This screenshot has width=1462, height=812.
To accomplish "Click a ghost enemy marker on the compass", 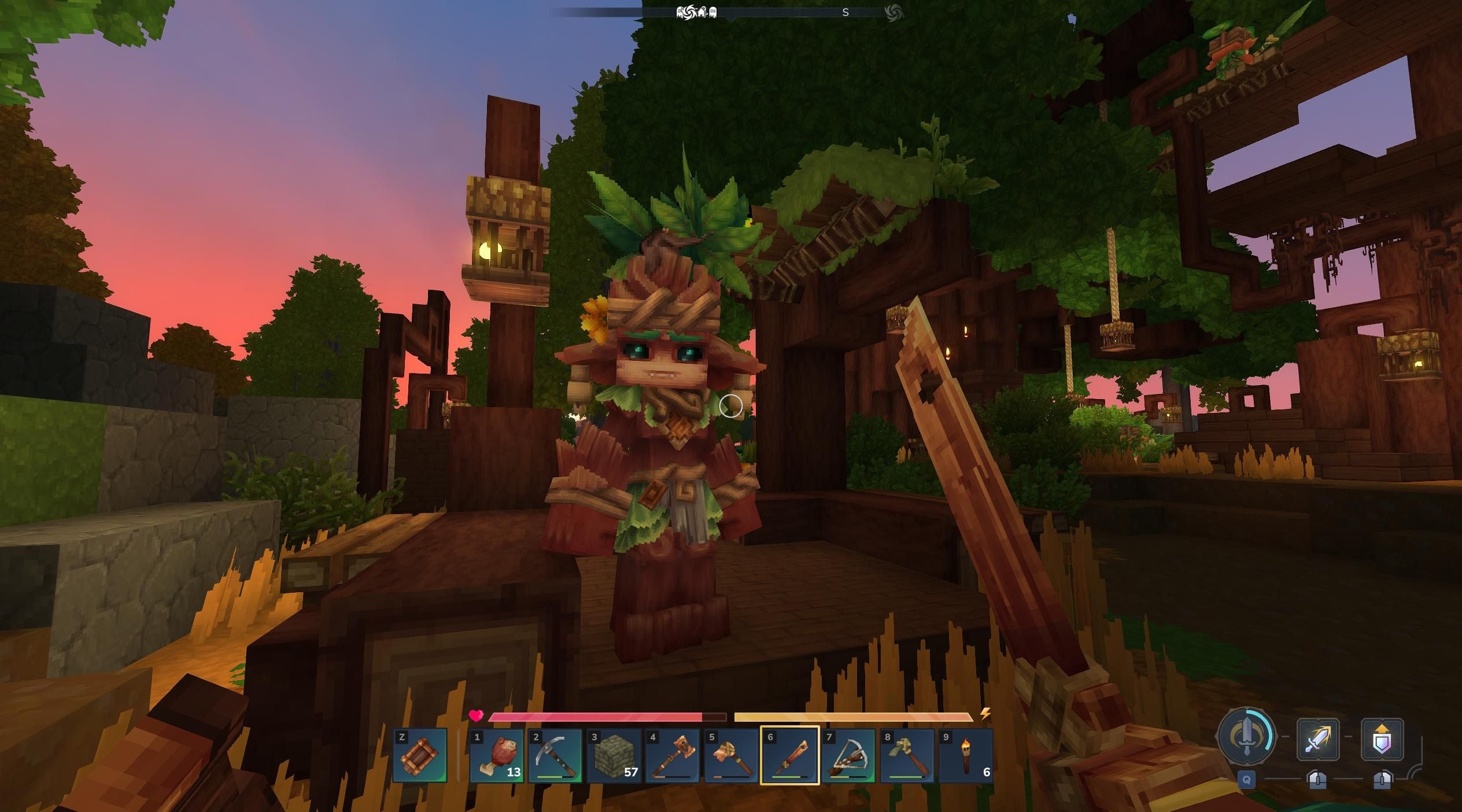I will (x=713, y=12).
